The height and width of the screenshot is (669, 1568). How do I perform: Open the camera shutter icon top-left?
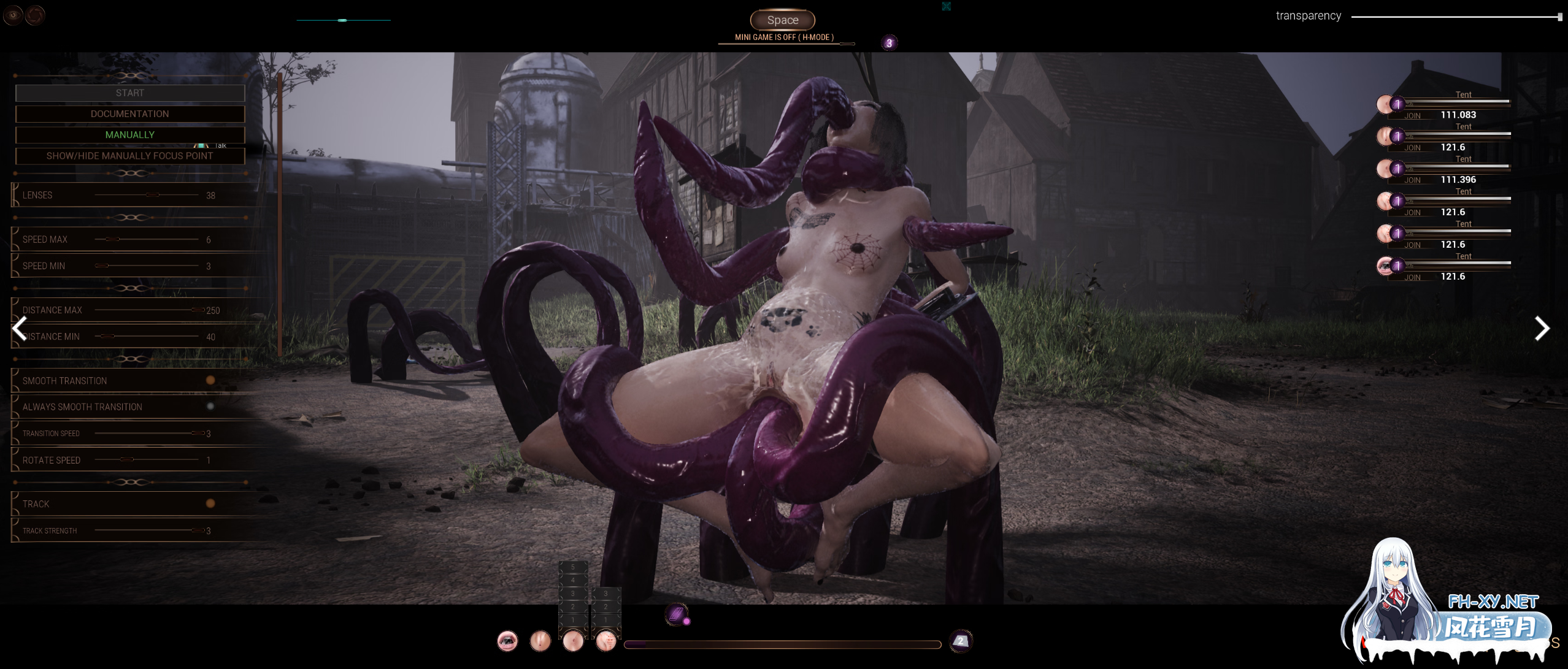[x=35, y=15]
